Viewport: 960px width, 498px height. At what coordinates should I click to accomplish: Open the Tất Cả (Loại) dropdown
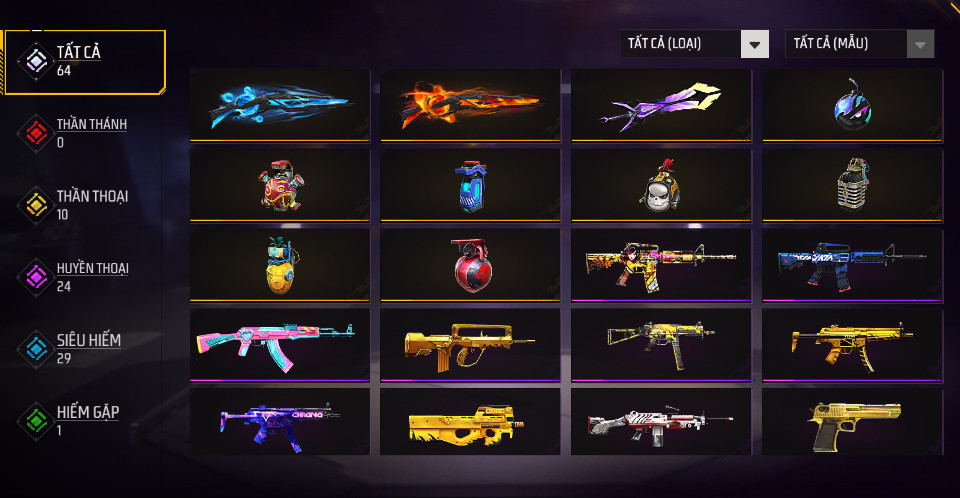[694, 44]
